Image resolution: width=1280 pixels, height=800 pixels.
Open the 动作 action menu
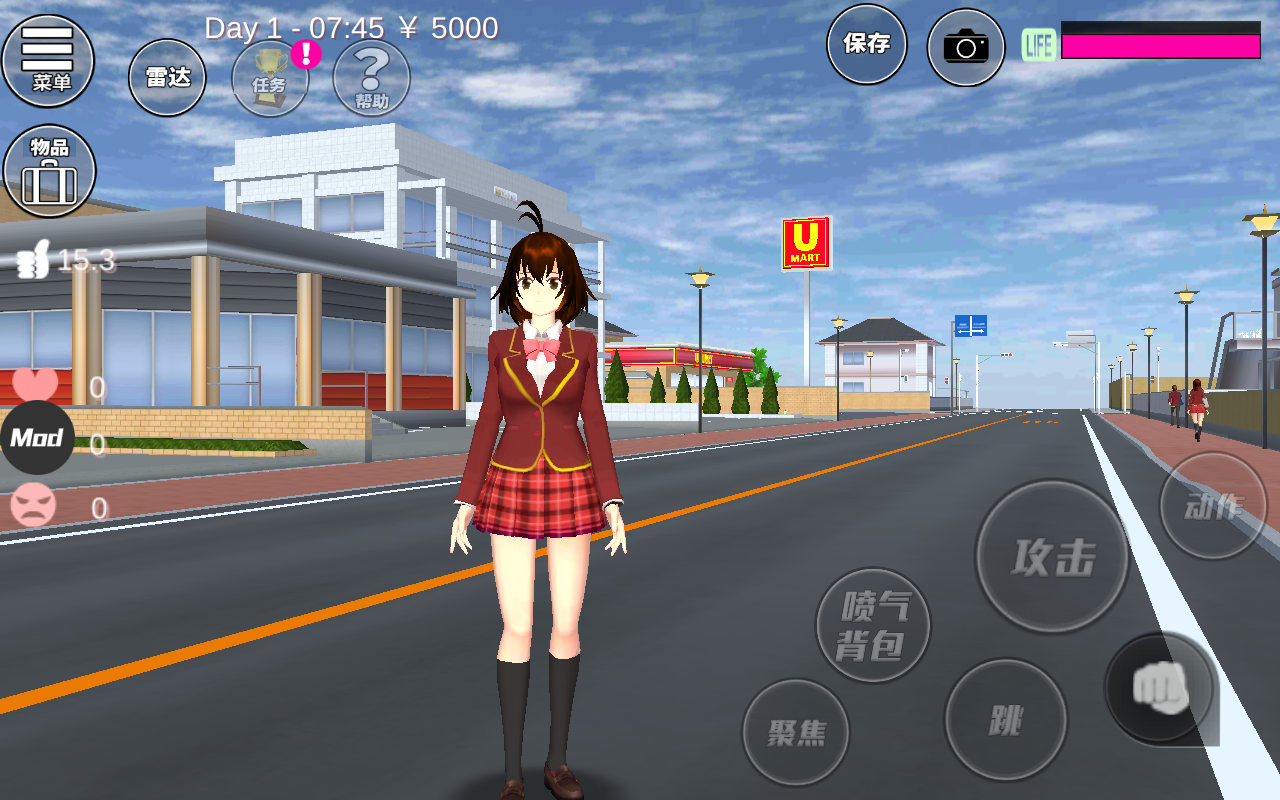[x=1212, y=505]
